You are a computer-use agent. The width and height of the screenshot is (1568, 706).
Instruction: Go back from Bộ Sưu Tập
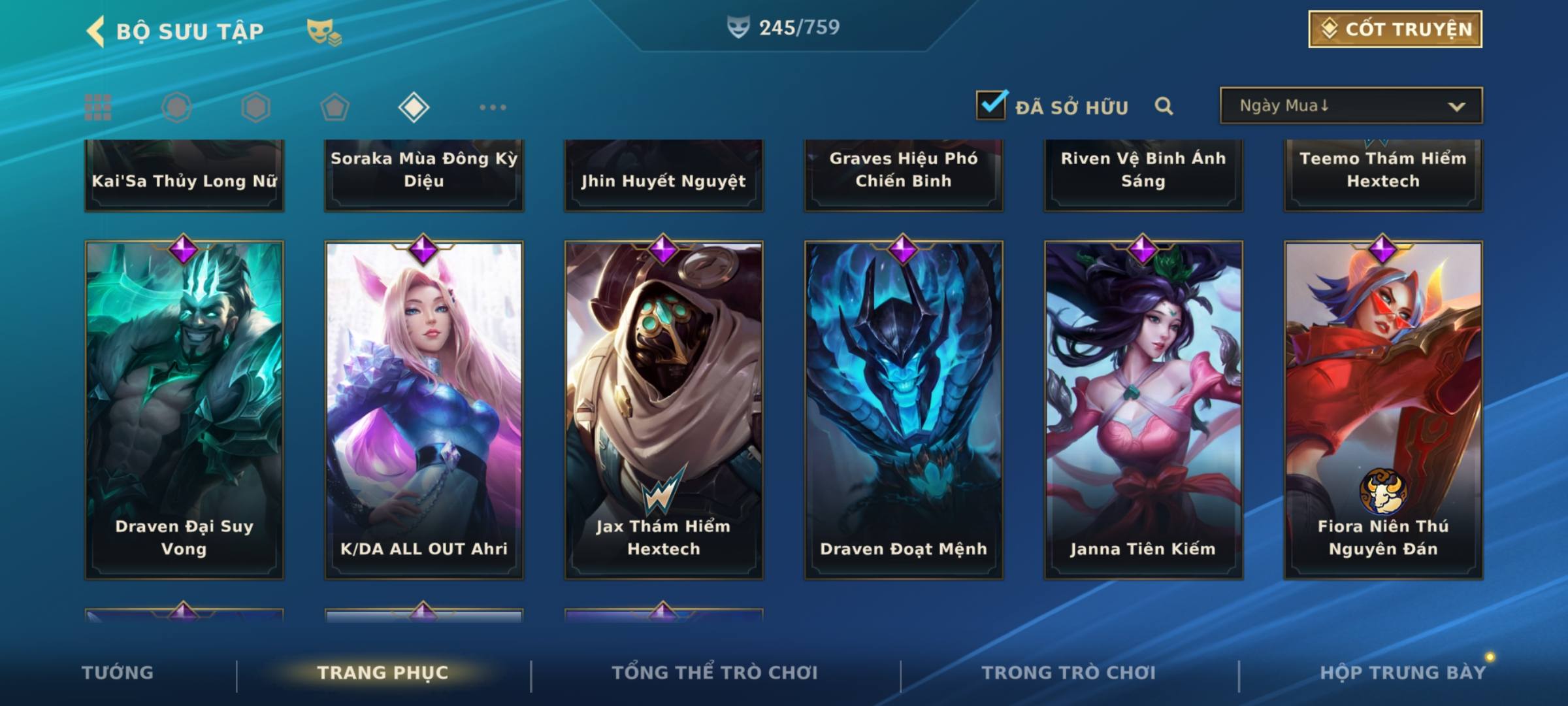[x=96, y=31]
